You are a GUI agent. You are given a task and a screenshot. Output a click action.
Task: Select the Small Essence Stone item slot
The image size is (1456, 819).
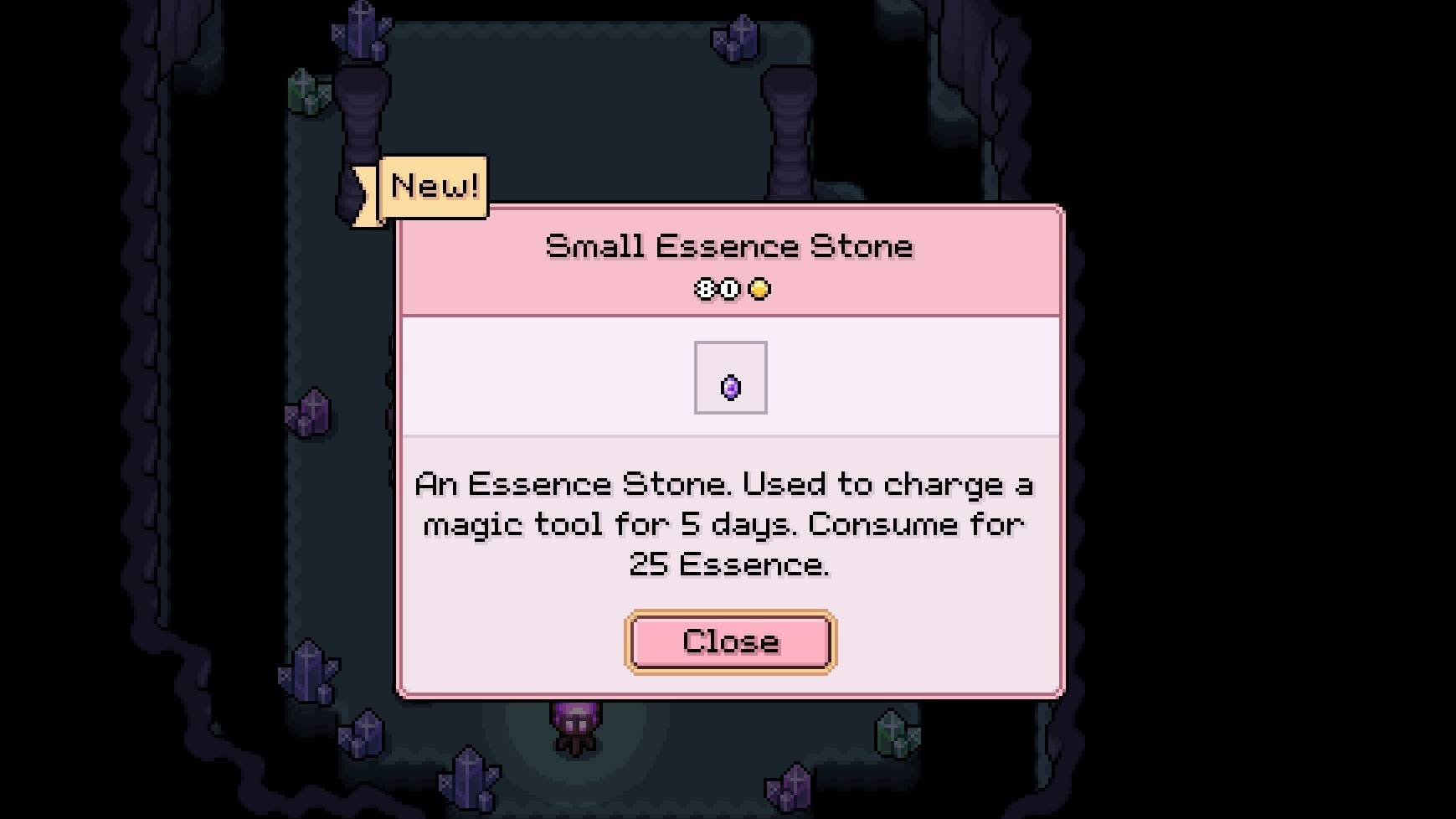[x=730, y=378]
